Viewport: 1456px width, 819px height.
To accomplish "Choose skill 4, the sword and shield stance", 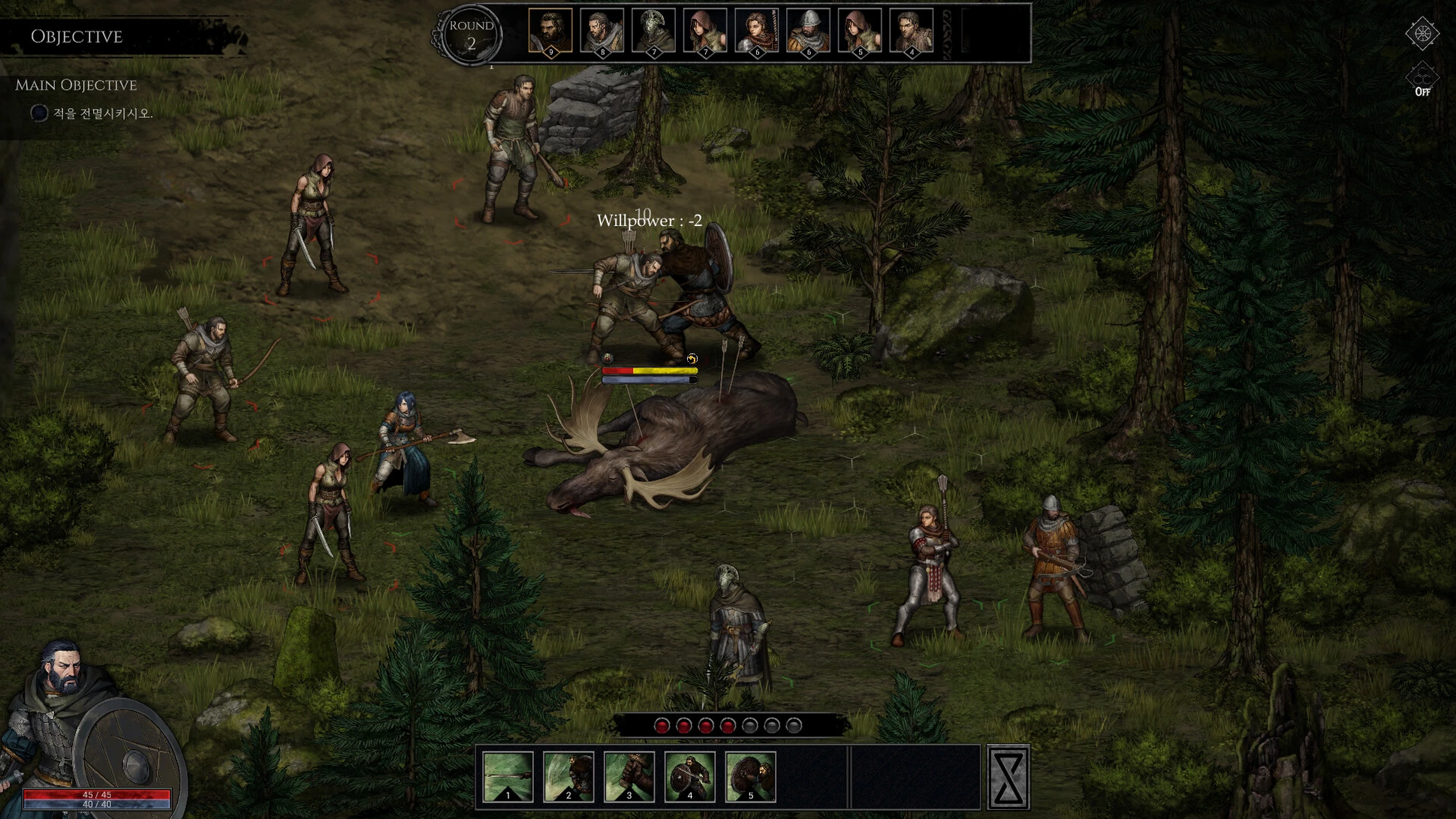I will coord(690,776).
